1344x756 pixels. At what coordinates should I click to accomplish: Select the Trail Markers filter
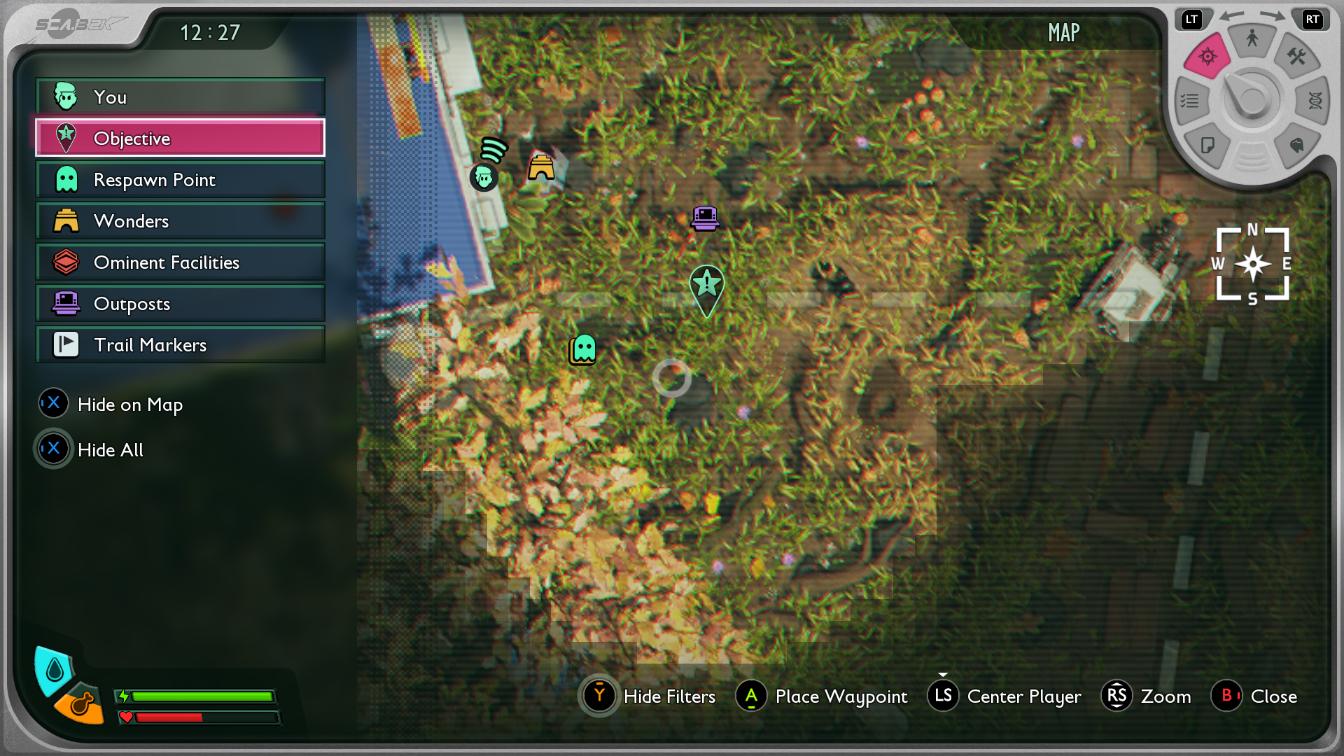180,345
